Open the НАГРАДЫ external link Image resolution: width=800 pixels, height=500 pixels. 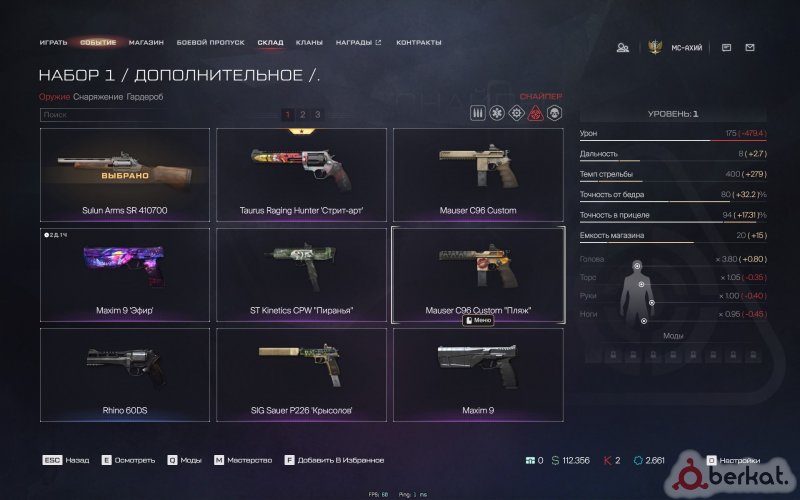[x=358, y=43]
